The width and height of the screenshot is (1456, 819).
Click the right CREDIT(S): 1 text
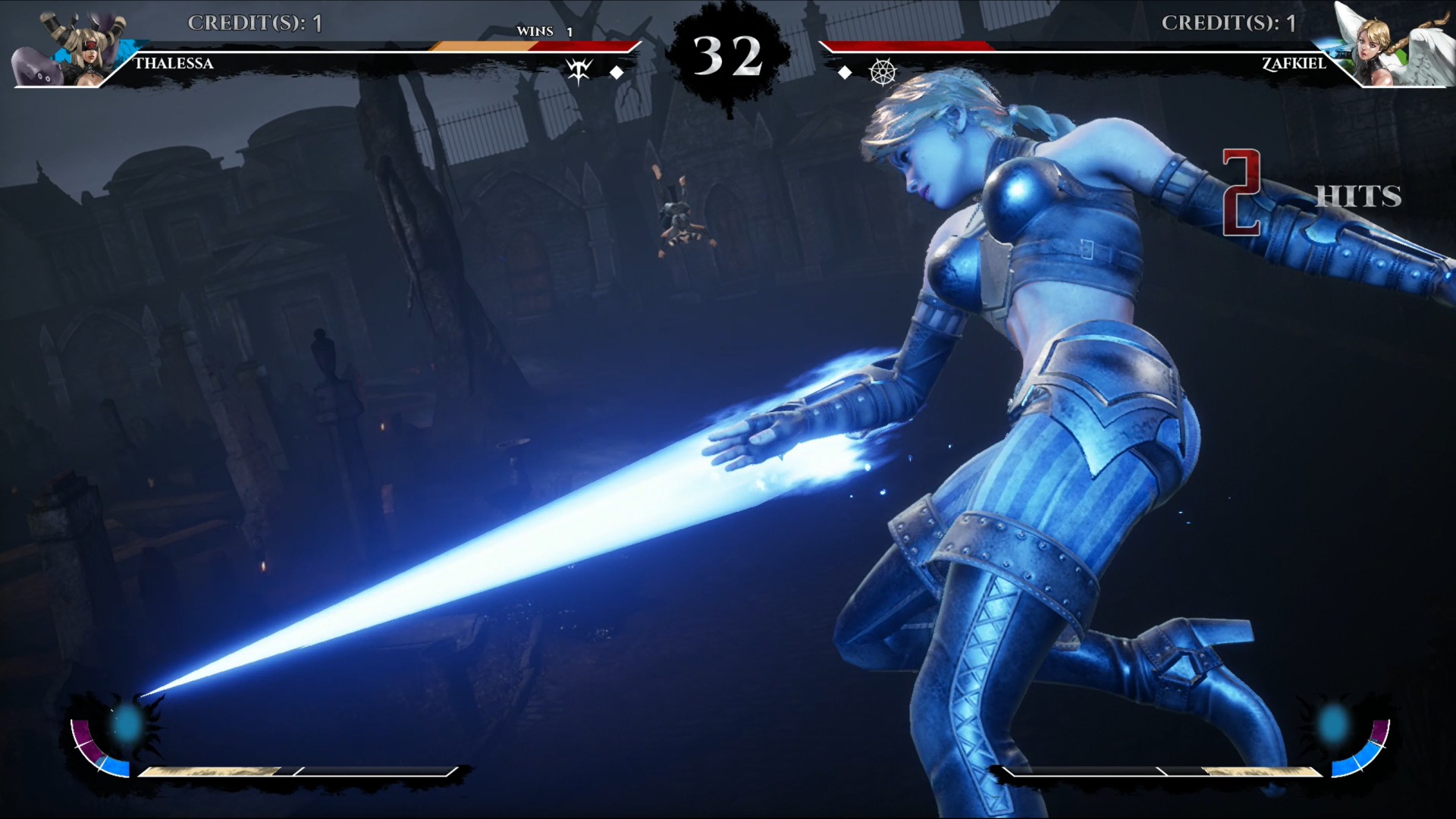(1226, 23)
